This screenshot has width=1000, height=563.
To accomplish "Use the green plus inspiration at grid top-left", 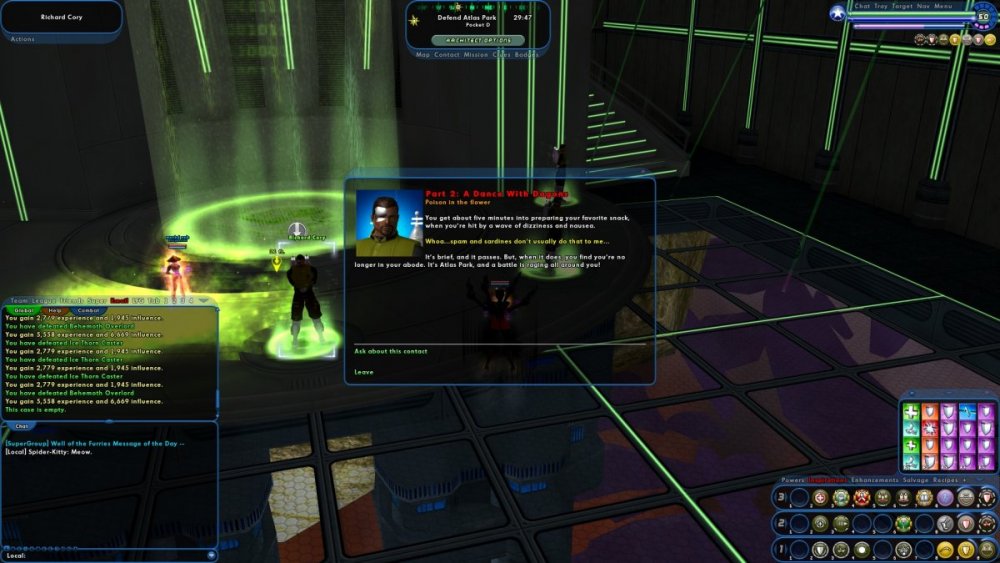I will pyautogui.click(x=911, y=411).
